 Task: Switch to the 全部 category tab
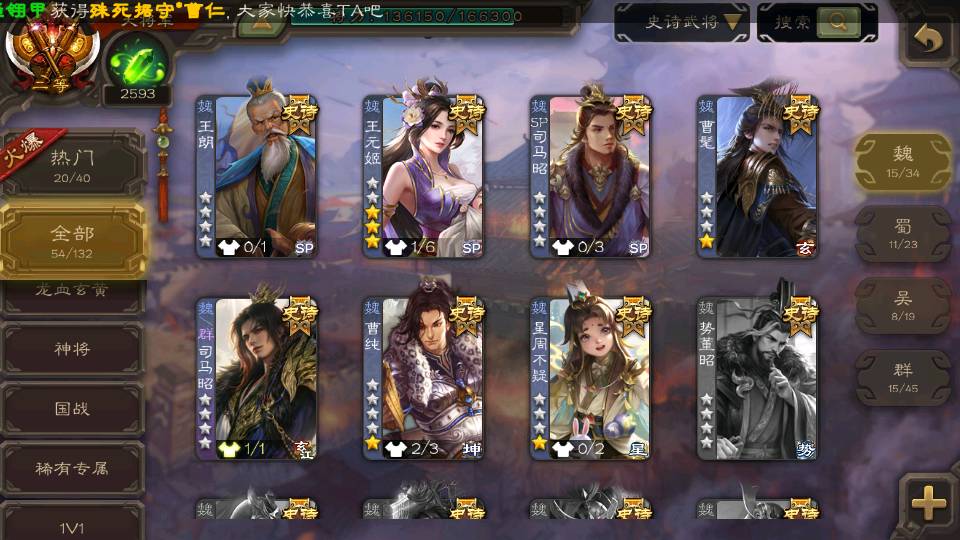(72, 239)
